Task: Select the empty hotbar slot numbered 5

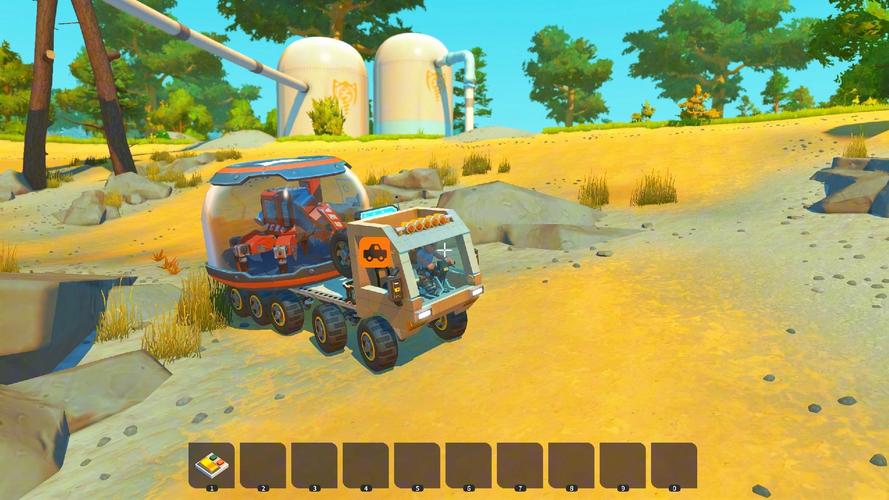Action: tap(417, 465)
